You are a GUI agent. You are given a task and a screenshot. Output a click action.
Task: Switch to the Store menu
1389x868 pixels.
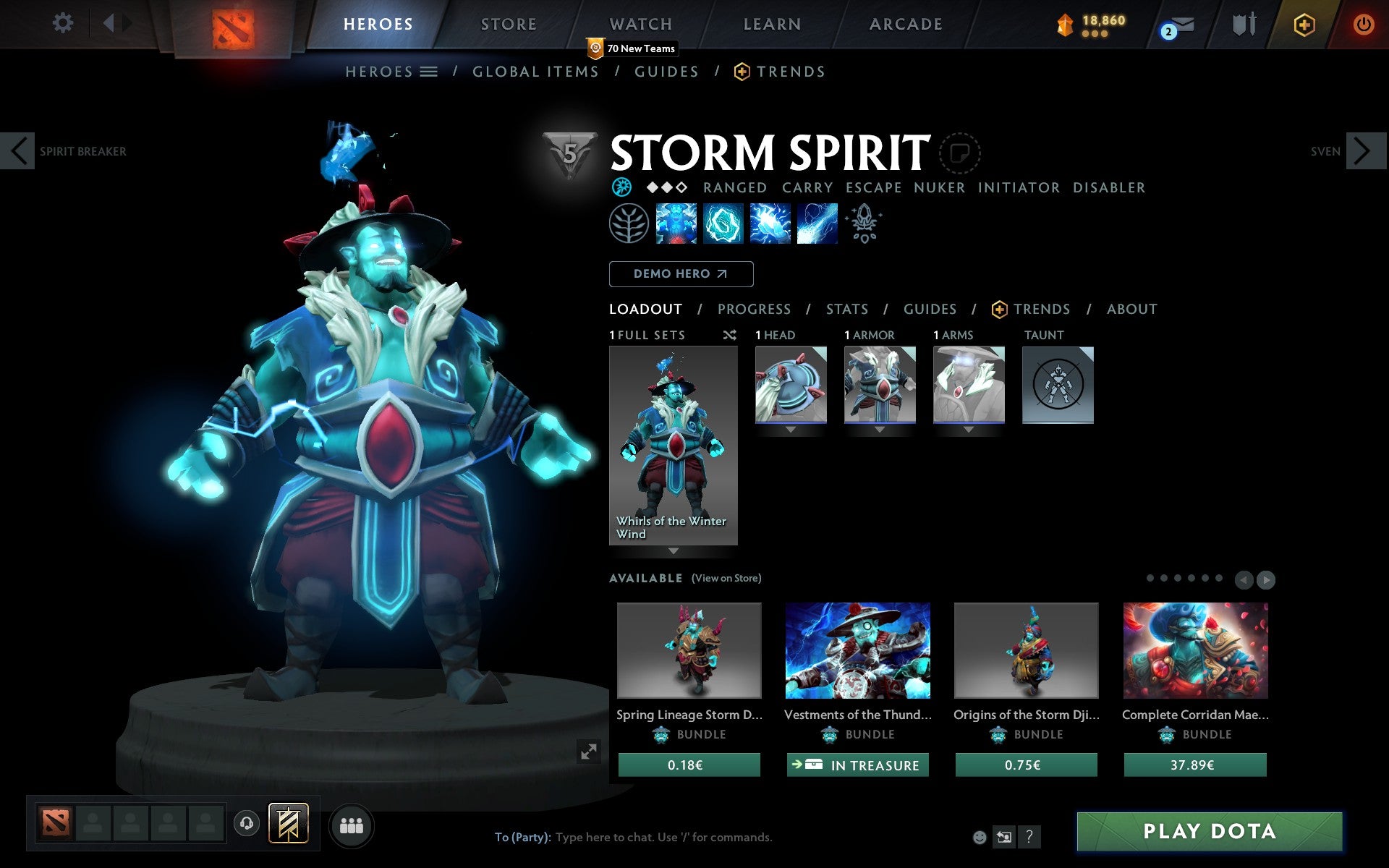click(508, 24)
